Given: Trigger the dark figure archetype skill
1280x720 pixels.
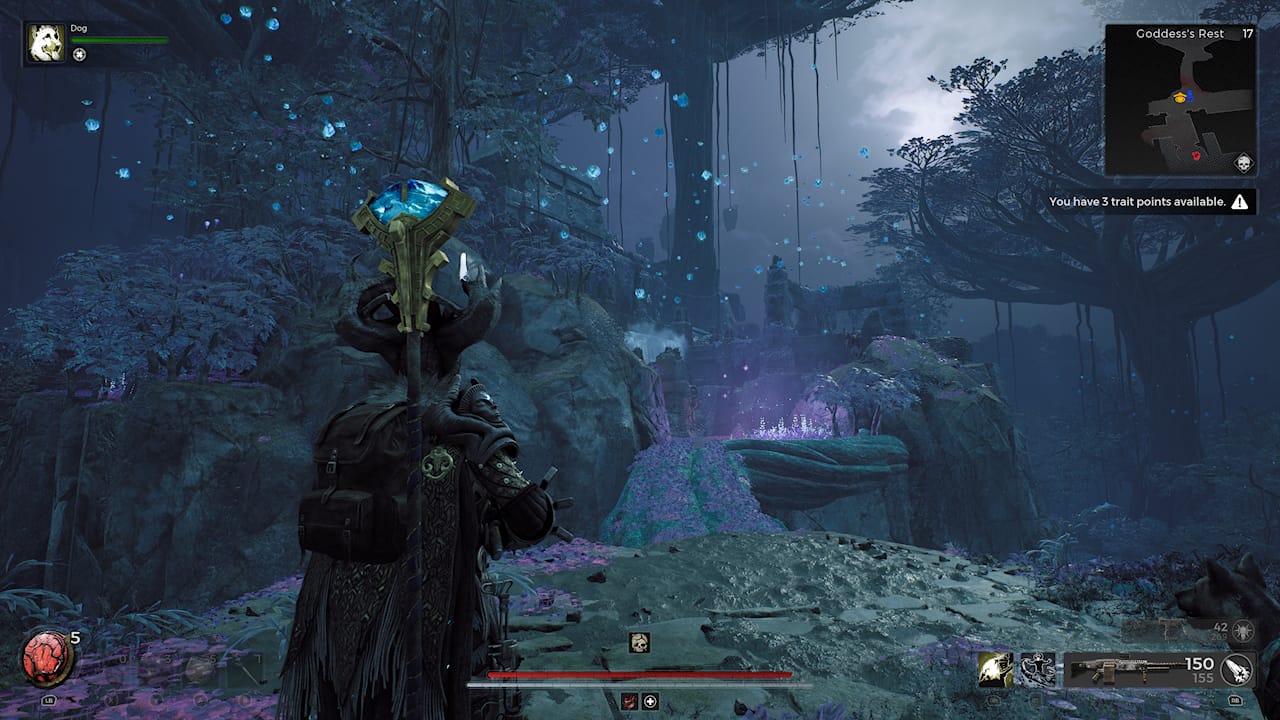Looking at the screenshot, I should click(1038, 670).
